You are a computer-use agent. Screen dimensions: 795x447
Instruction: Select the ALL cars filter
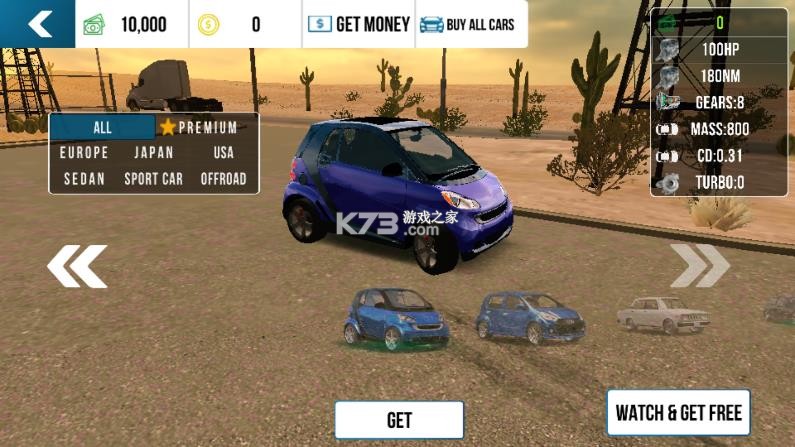pos(103,128)
